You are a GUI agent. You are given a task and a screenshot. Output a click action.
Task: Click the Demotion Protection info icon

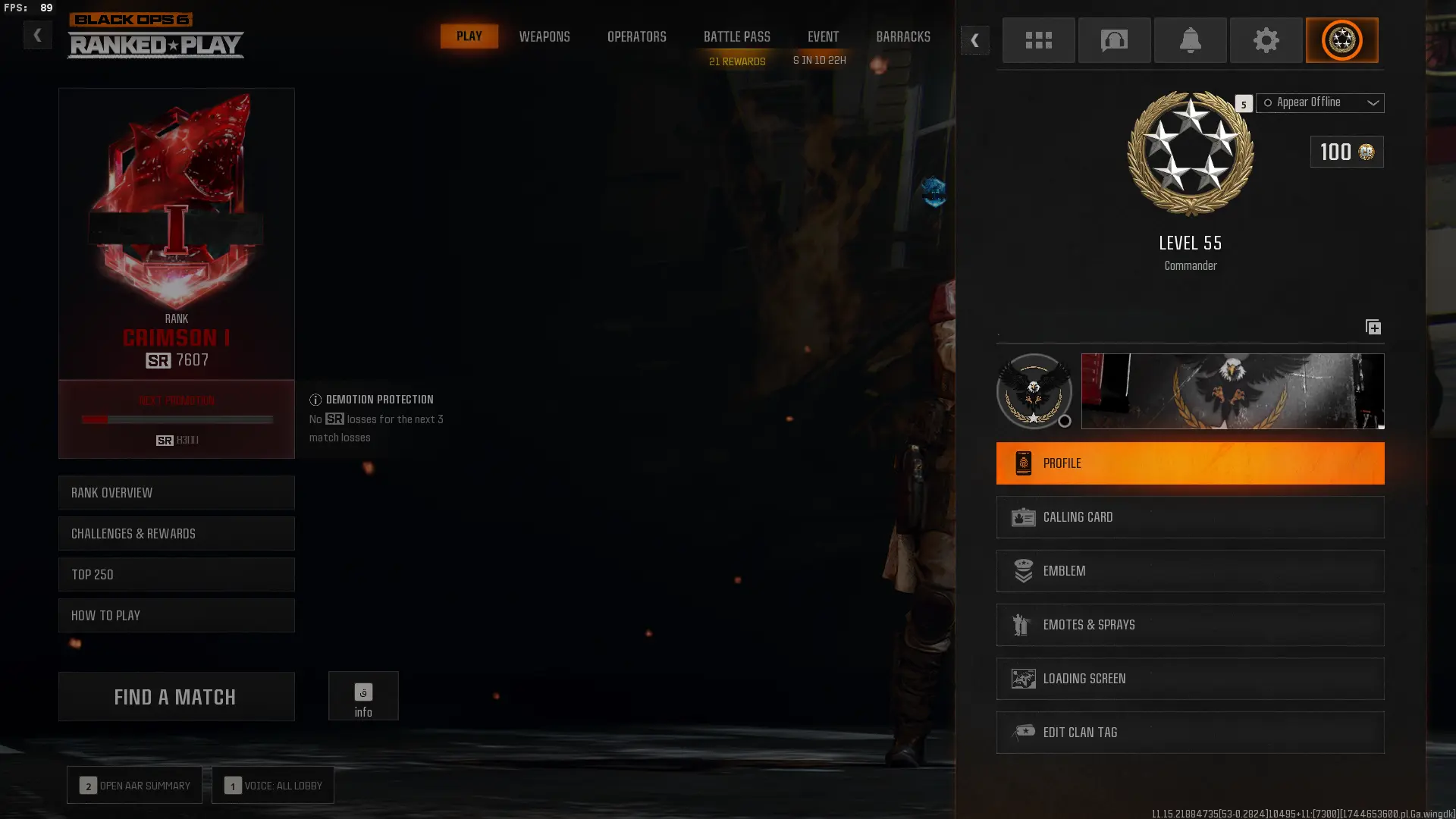click(x=315, y=400)
